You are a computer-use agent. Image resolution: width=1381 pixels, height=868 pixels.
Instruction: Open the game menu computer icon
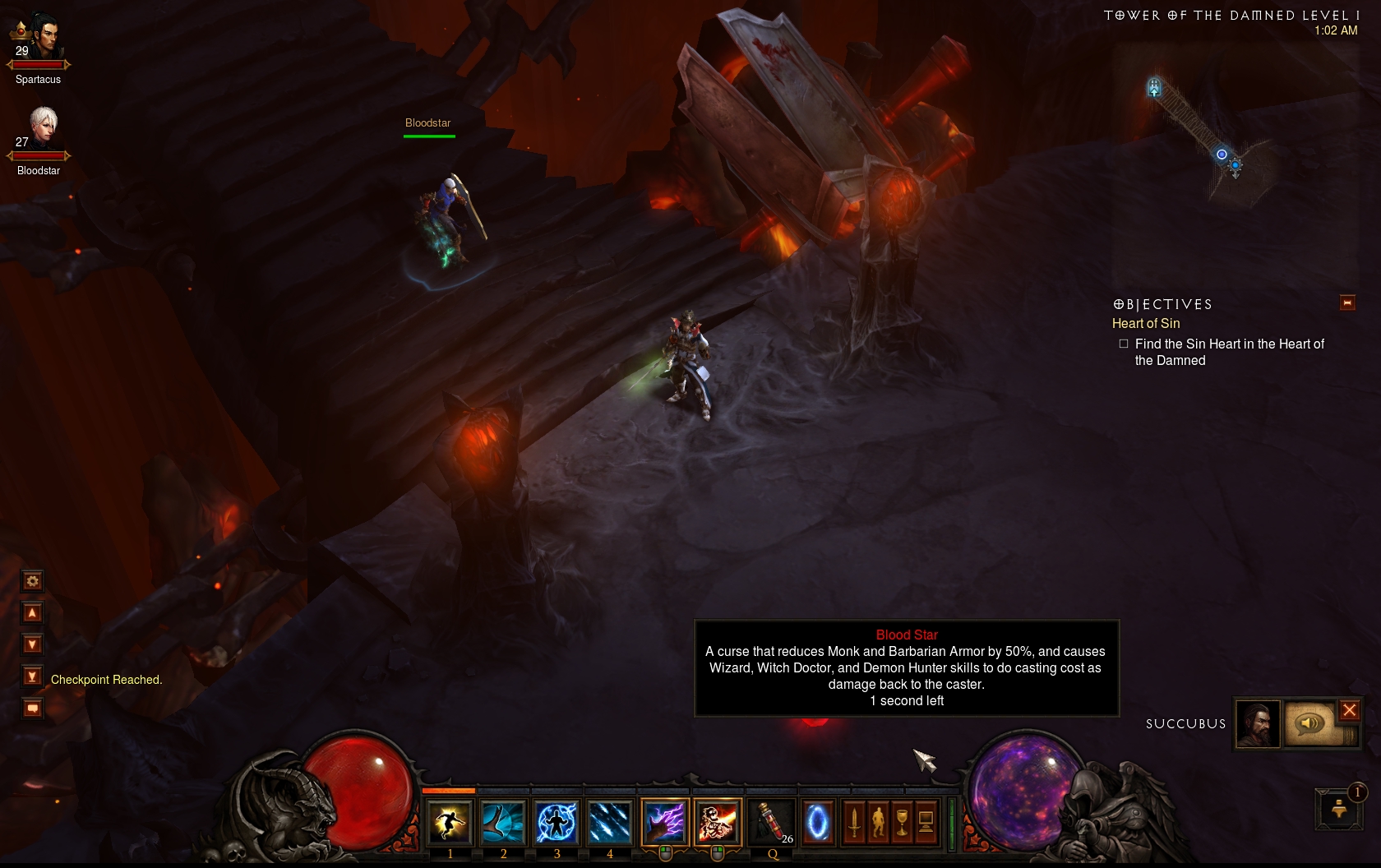(926, 822)
